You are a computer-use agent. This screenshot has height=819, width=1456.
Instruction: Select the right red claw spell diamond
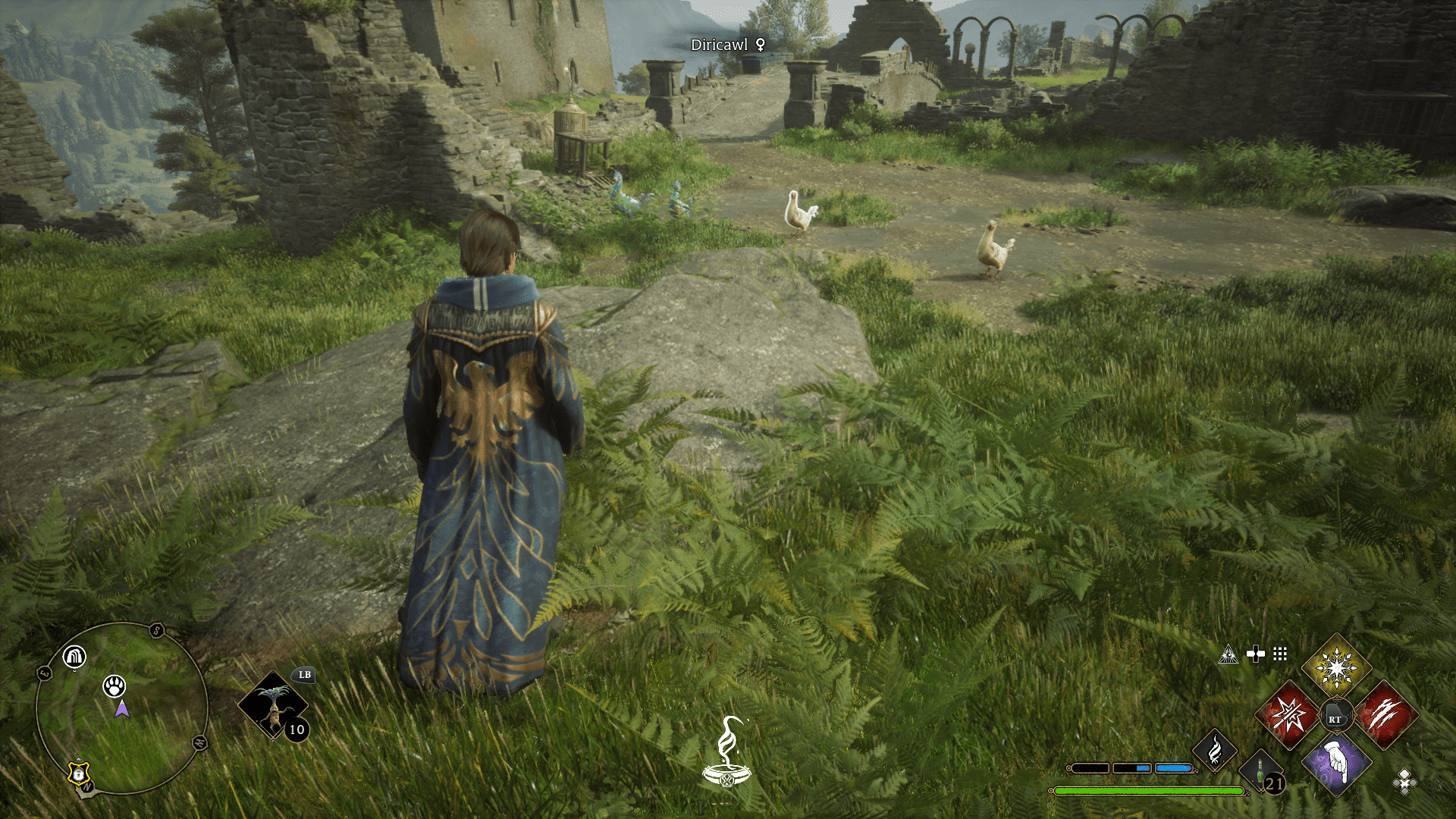[x=1385, y=715]
